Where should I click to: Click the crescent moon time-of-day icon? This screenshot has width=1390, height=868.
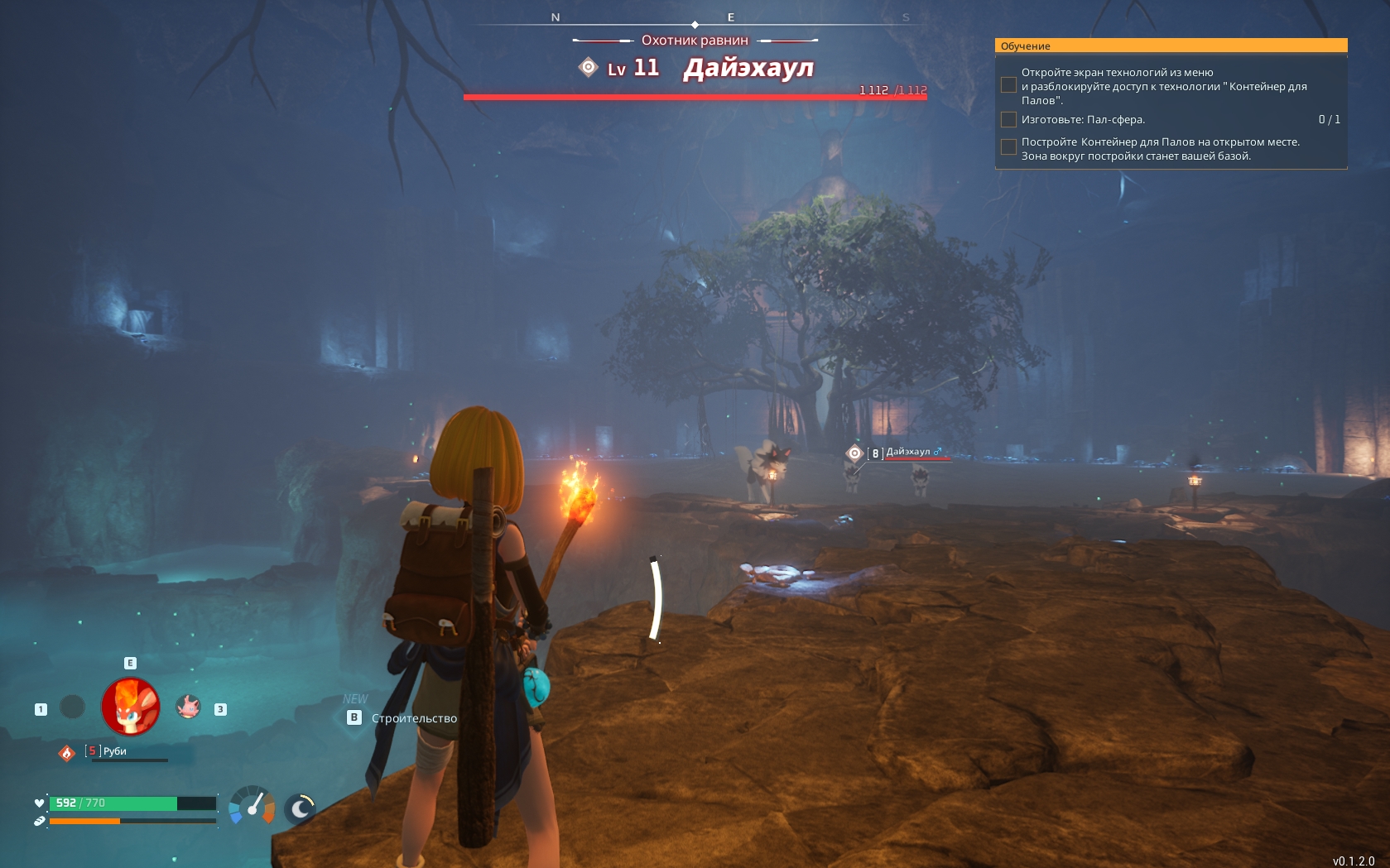point(301,808)
